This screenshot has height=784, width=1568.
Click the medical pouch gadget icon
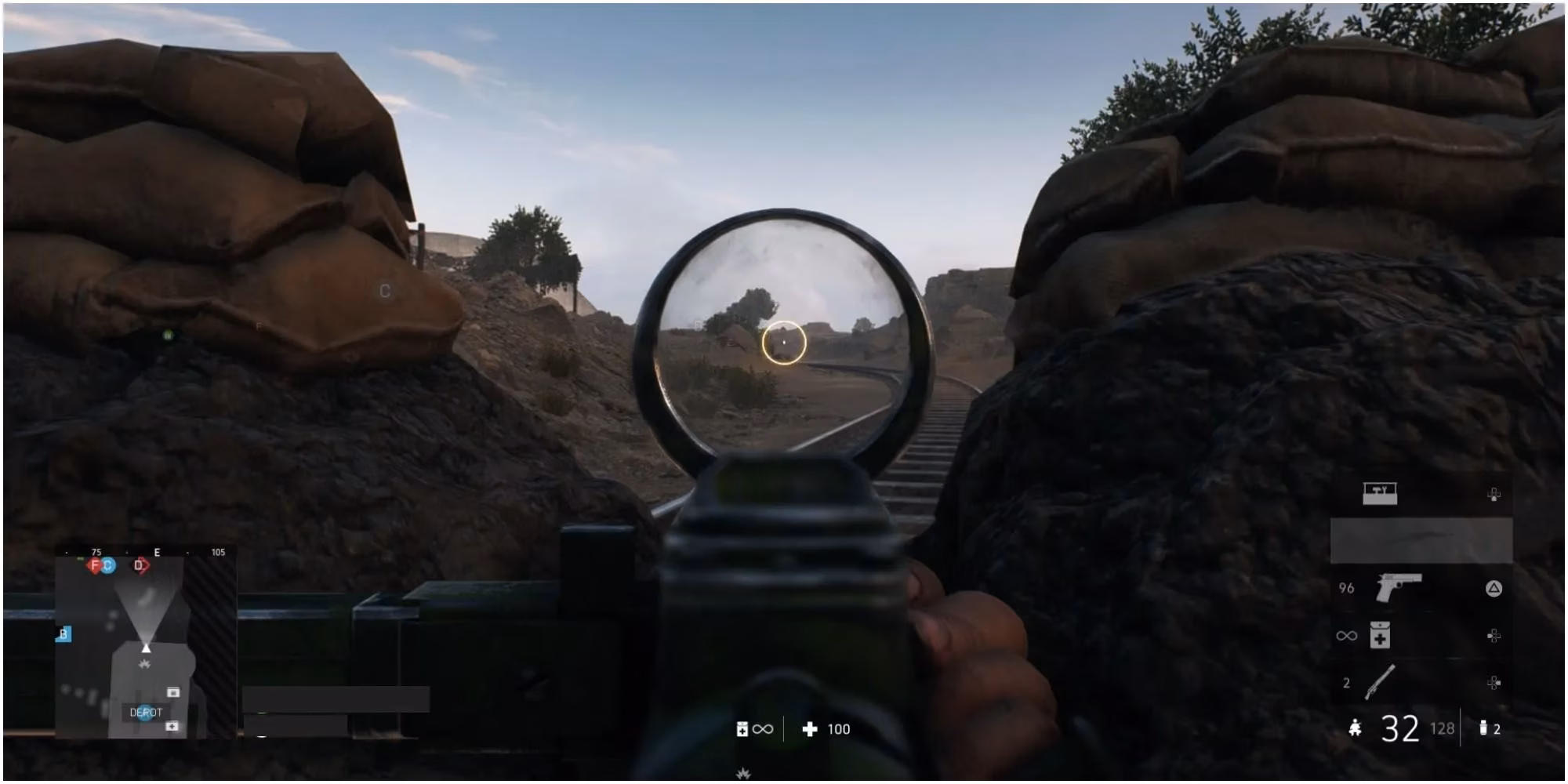1378,635
